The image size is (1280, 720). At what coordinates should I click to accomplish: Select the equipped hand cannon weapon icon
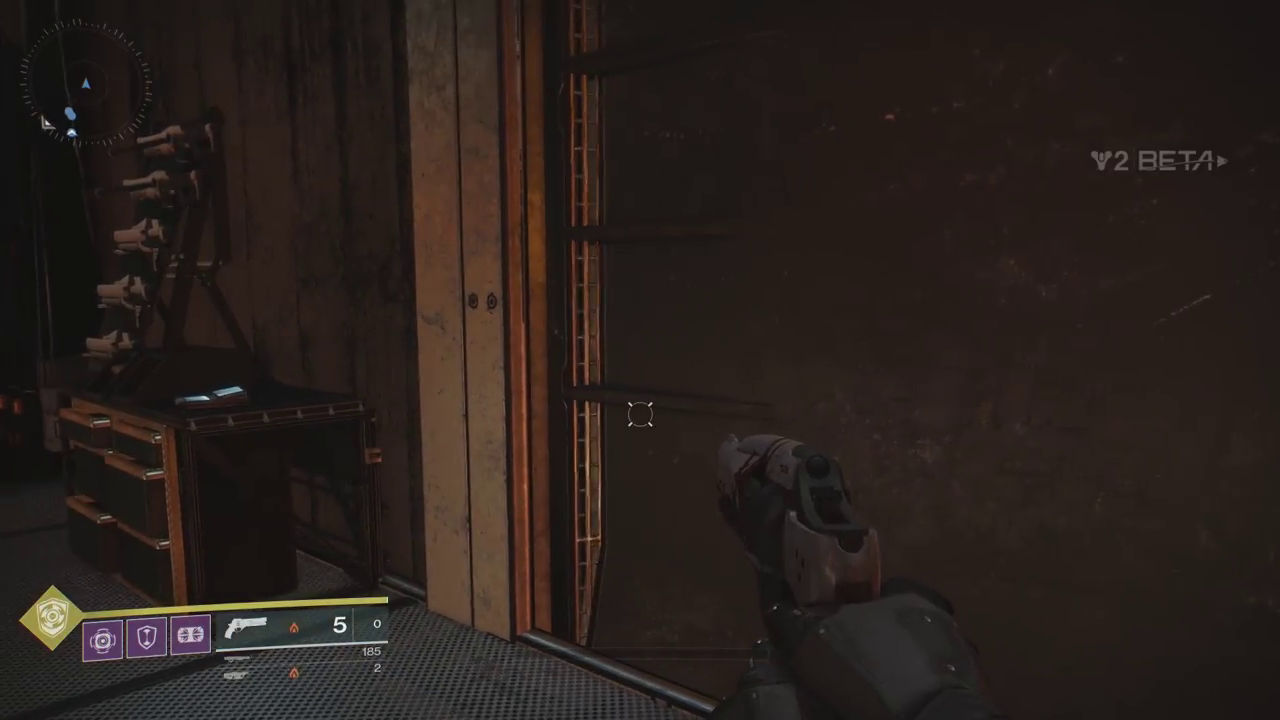click(246, 627)
